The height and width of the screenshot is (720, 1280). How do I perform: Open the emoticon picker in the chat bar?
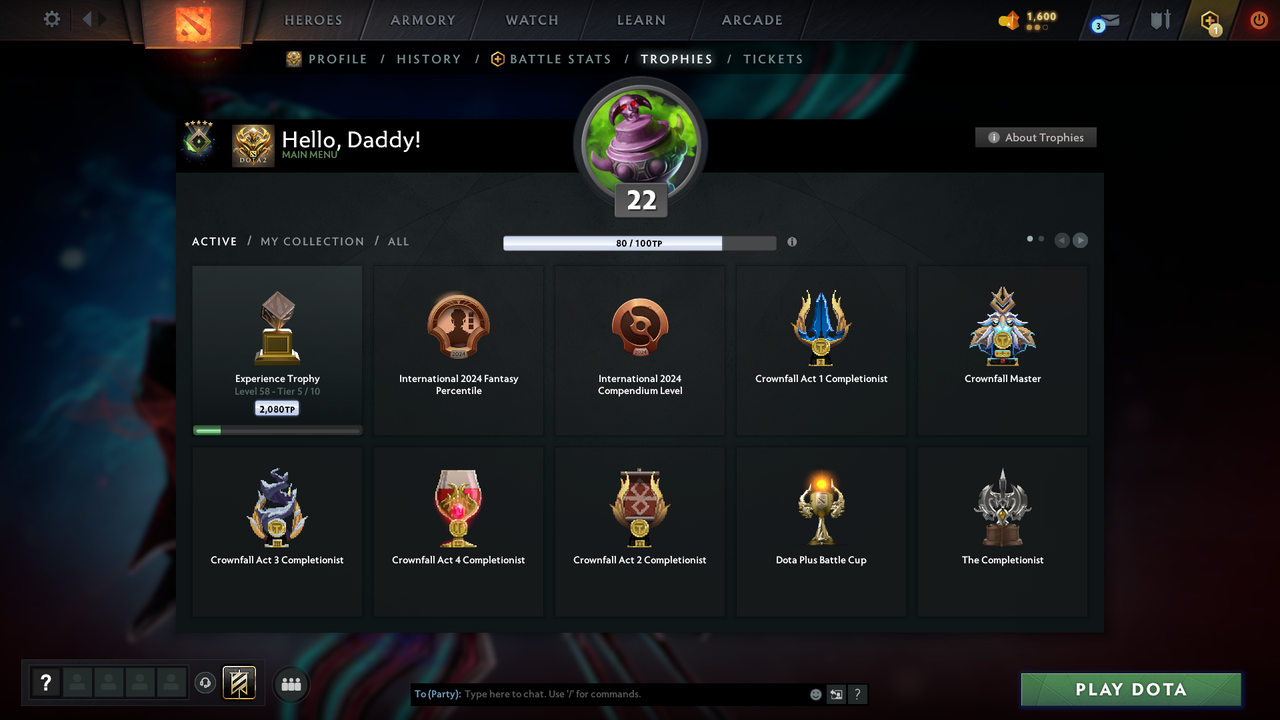click(x=816, y=693)
